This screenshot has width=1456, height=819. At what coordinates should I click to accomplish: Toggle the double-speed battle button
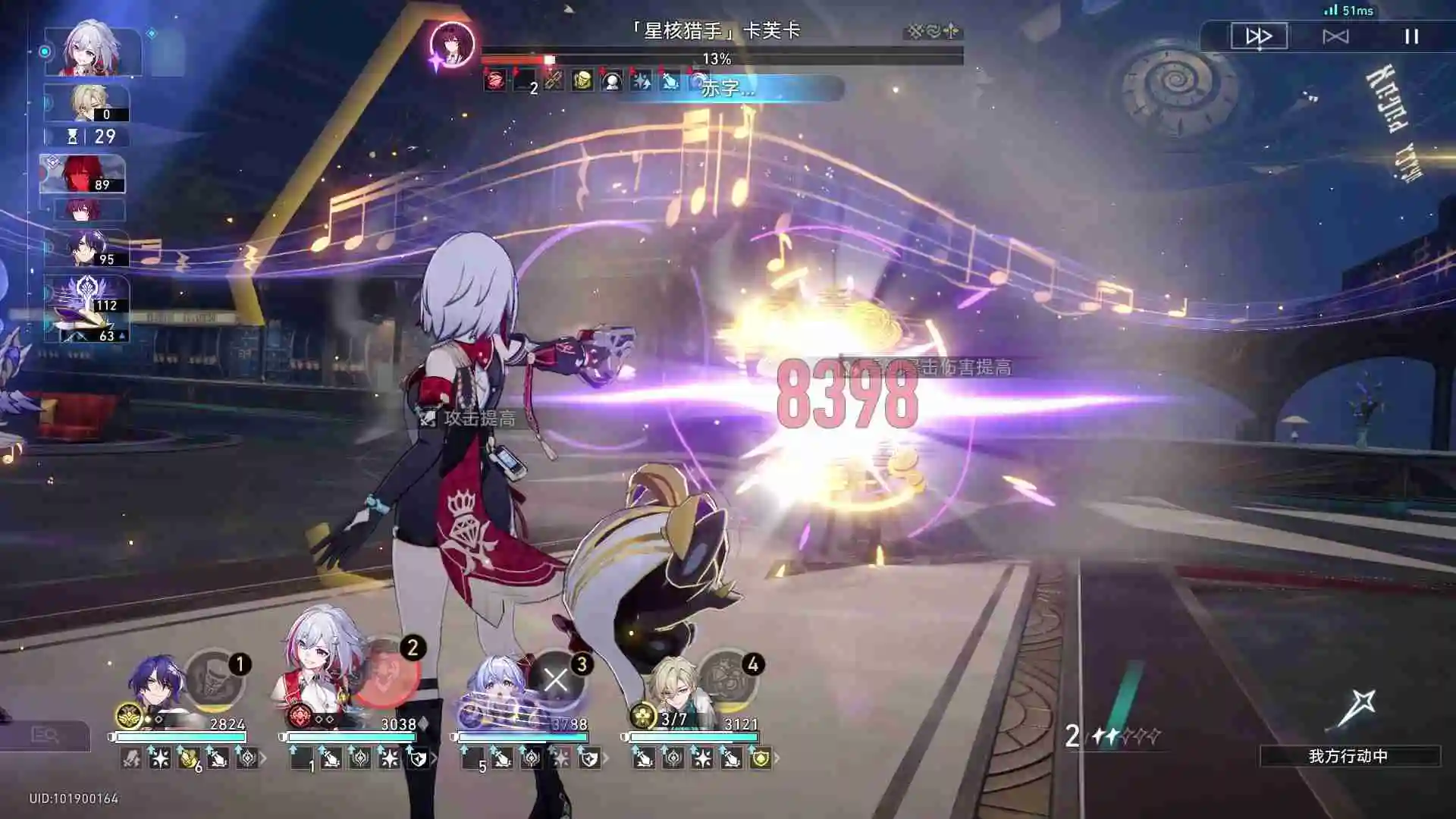click(1259, 36)
